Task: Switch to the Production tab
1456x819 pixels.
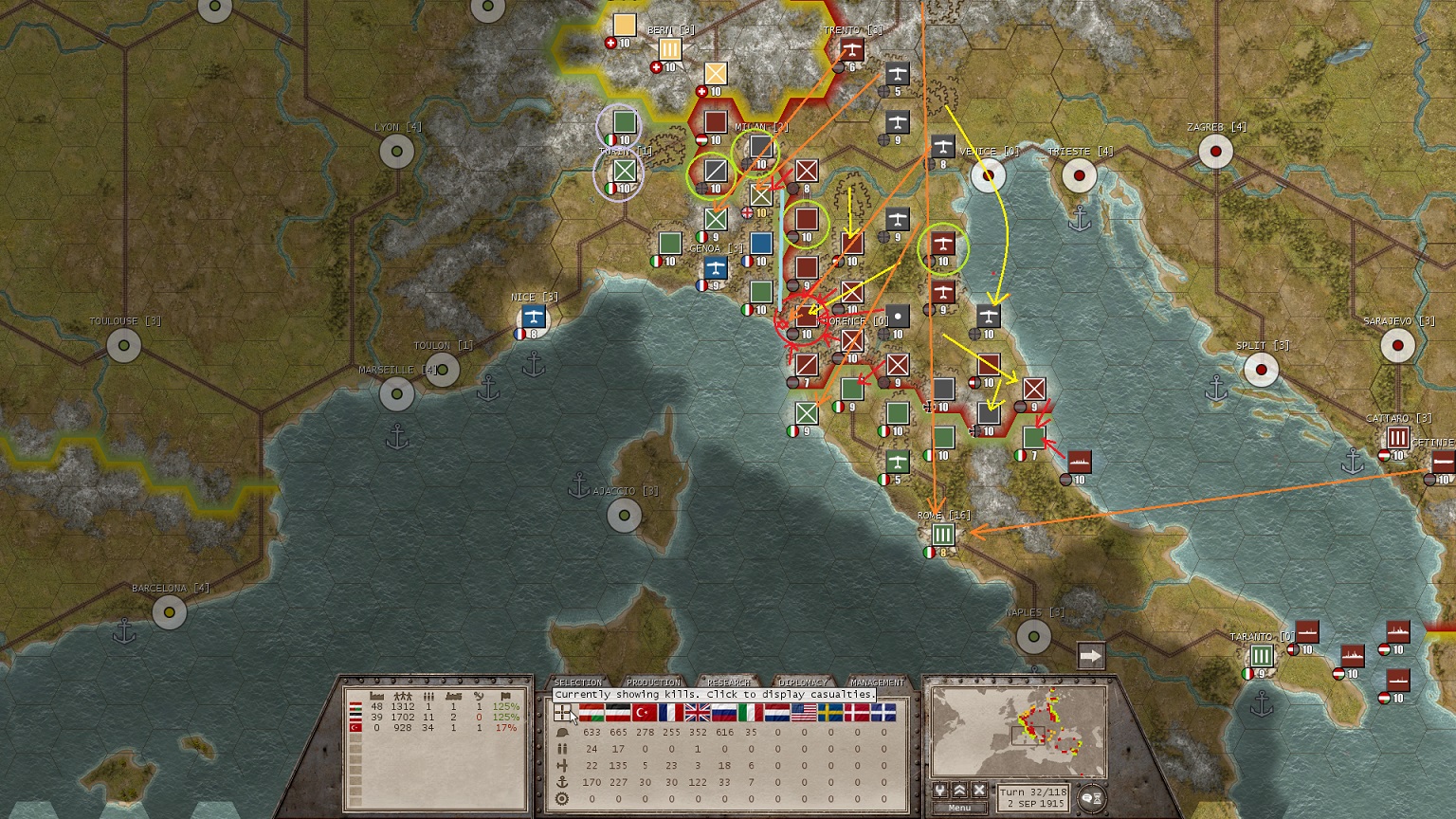Action: (x=654, y=681)
